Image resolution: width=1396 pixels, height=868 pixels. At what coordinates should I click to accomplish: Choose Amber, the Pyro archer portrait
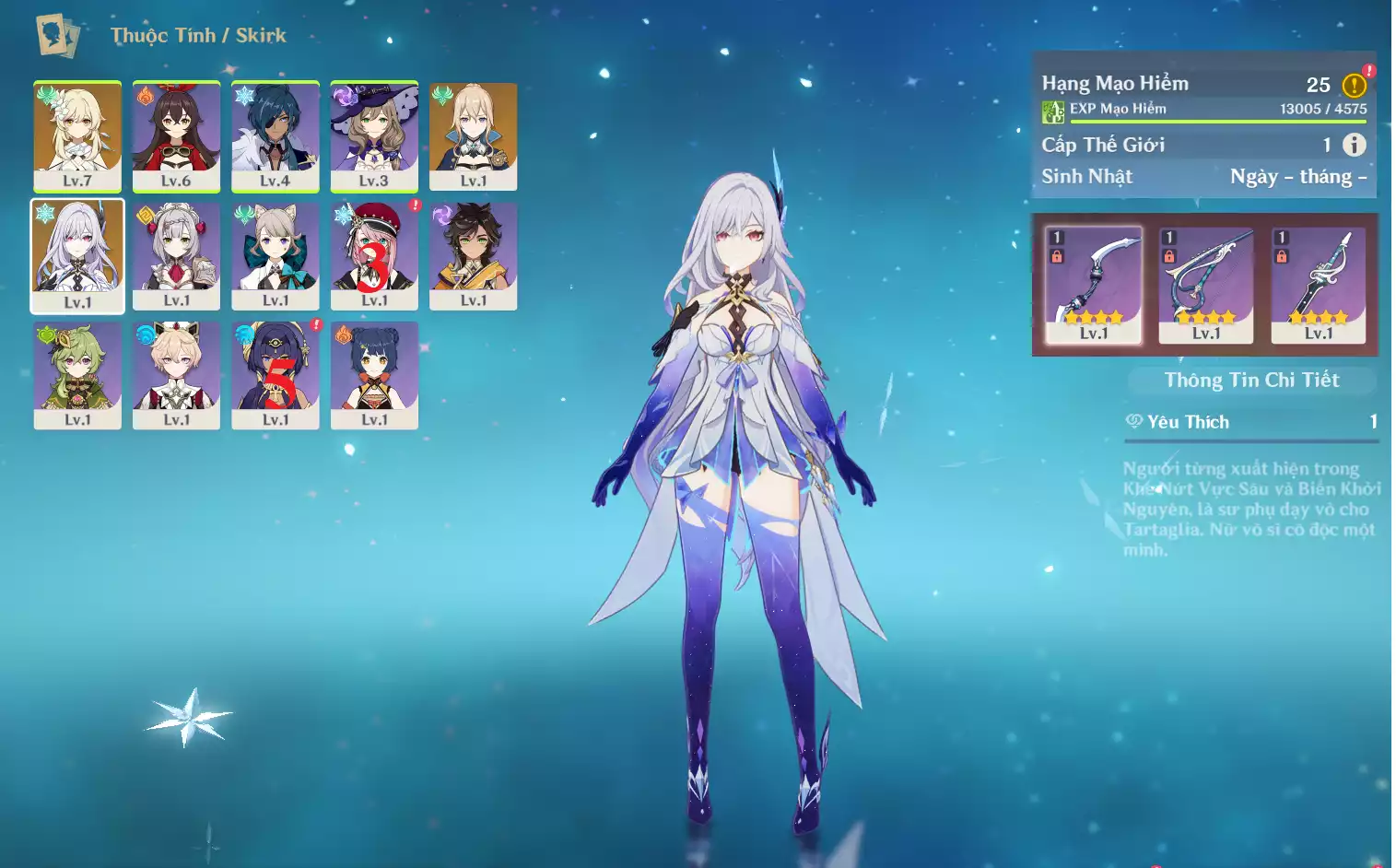176,135
